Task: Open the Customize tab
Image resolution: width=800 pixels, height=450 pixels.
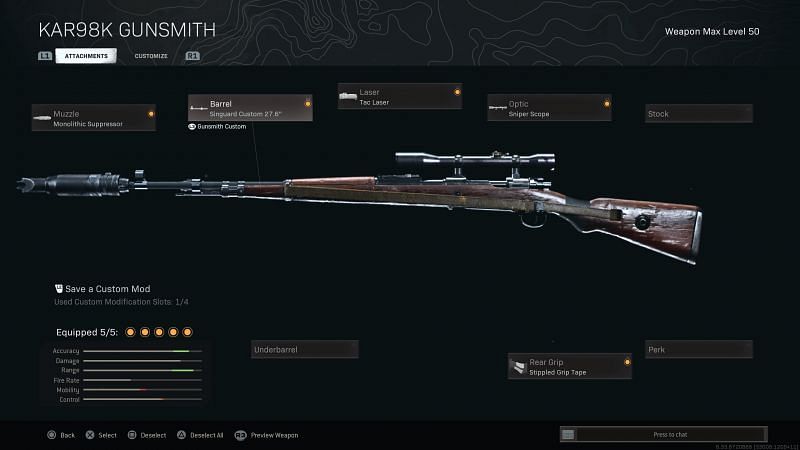Action: 151,56
